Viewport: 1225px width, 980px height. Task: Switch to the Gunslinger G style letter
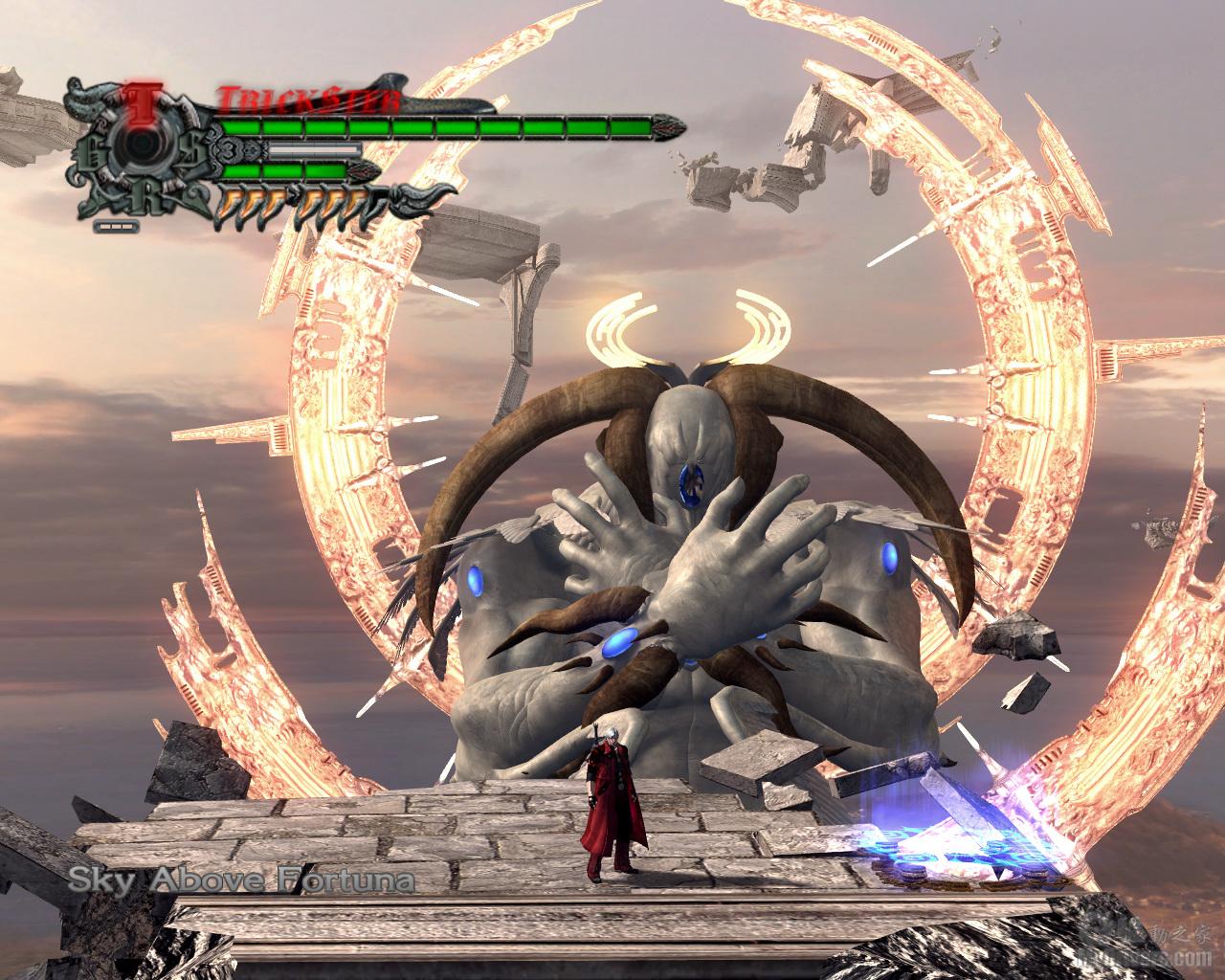(x=92, y=149)
